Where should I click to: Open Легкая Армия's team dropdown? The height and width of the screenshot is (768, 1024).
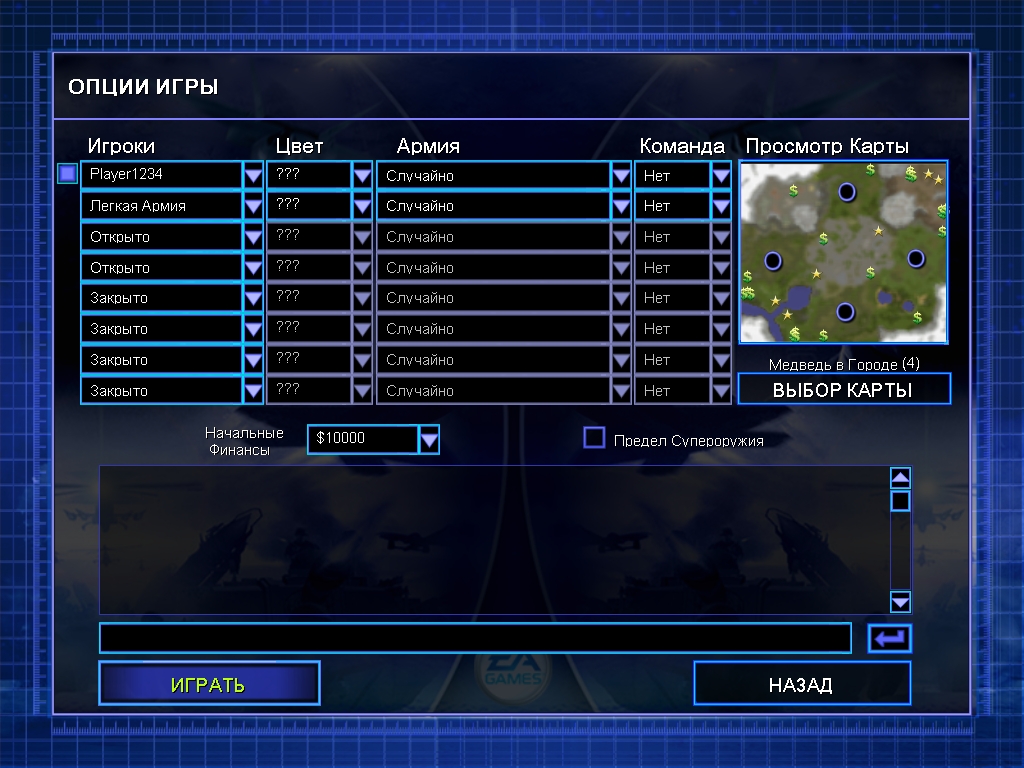721,206
